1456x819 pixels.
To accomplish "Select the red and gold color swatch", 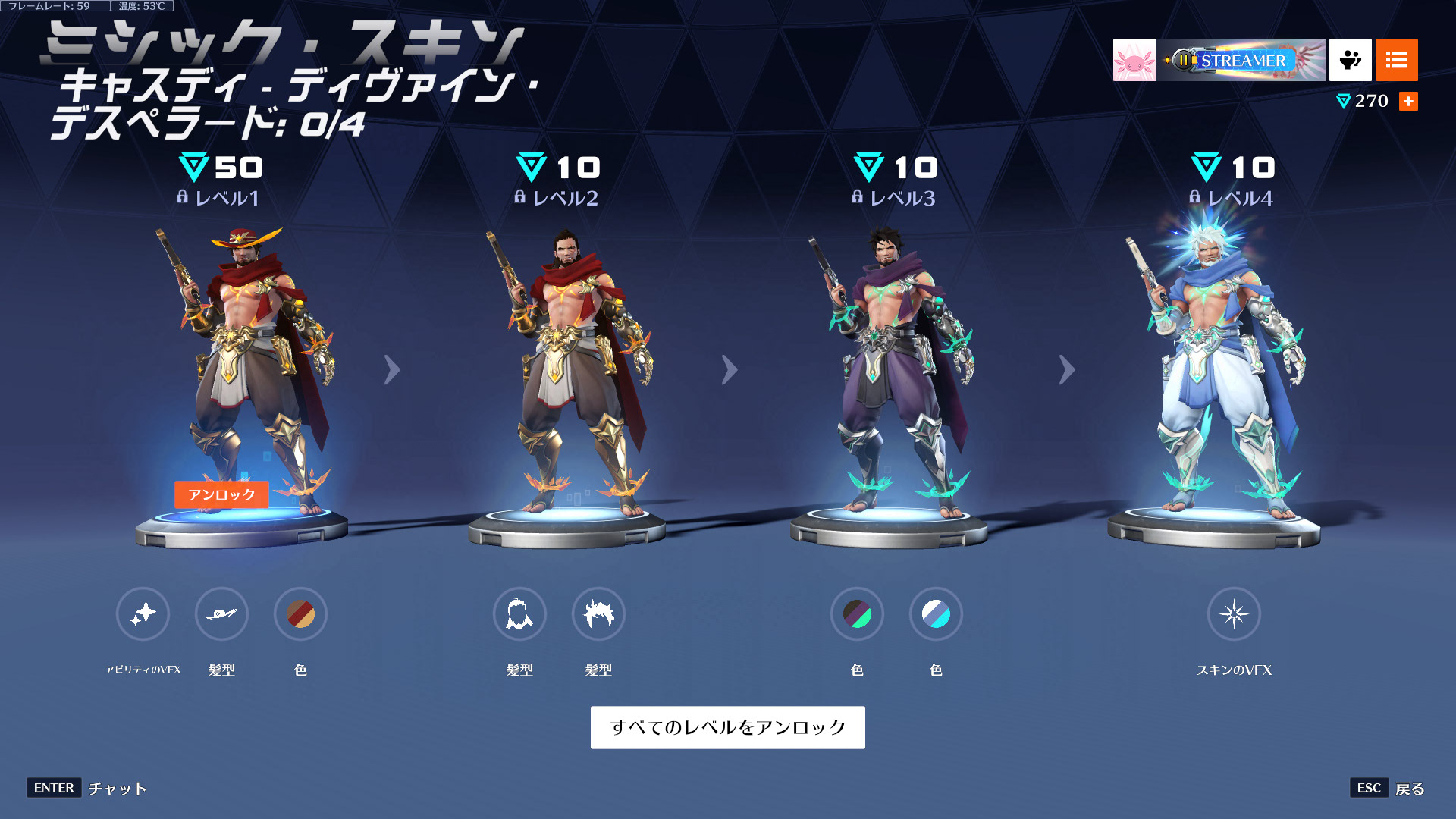I will [301, 615].
